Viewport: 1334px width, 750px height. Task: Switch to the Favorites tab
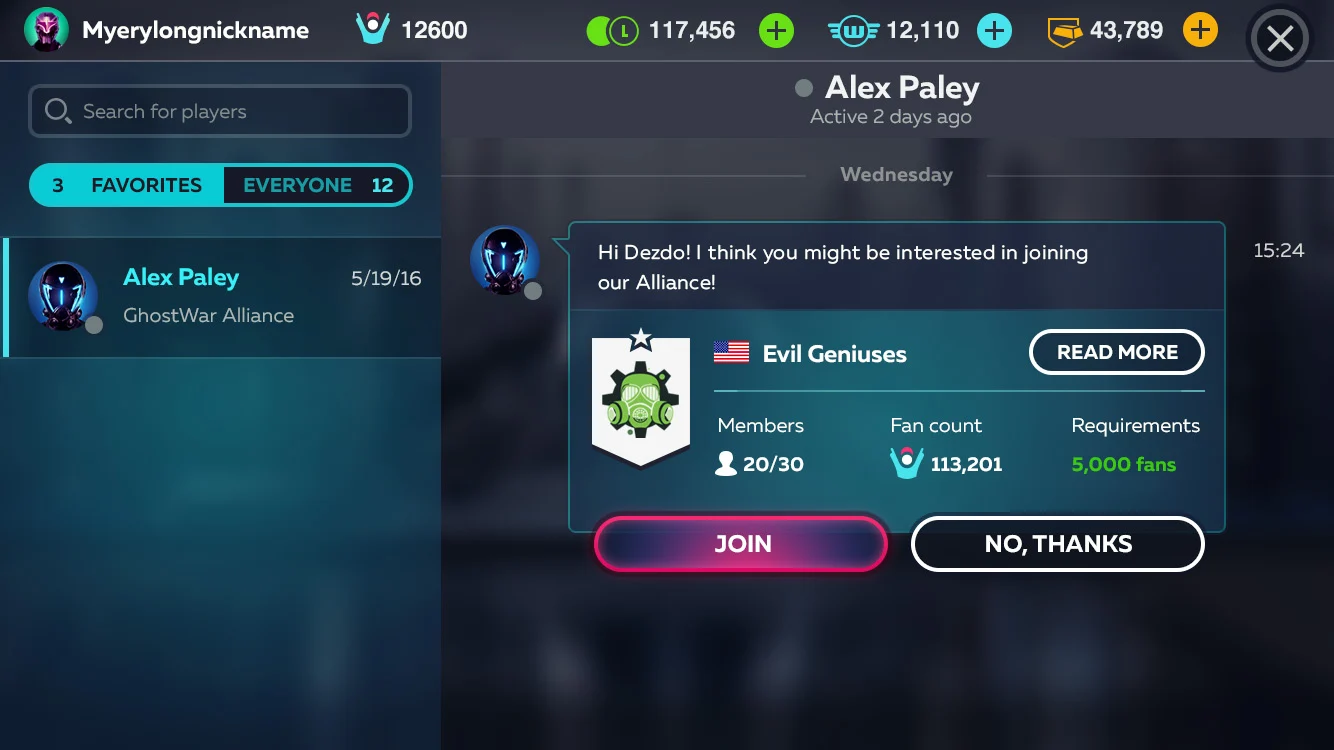pyautogui.click(x=127, y=185)
